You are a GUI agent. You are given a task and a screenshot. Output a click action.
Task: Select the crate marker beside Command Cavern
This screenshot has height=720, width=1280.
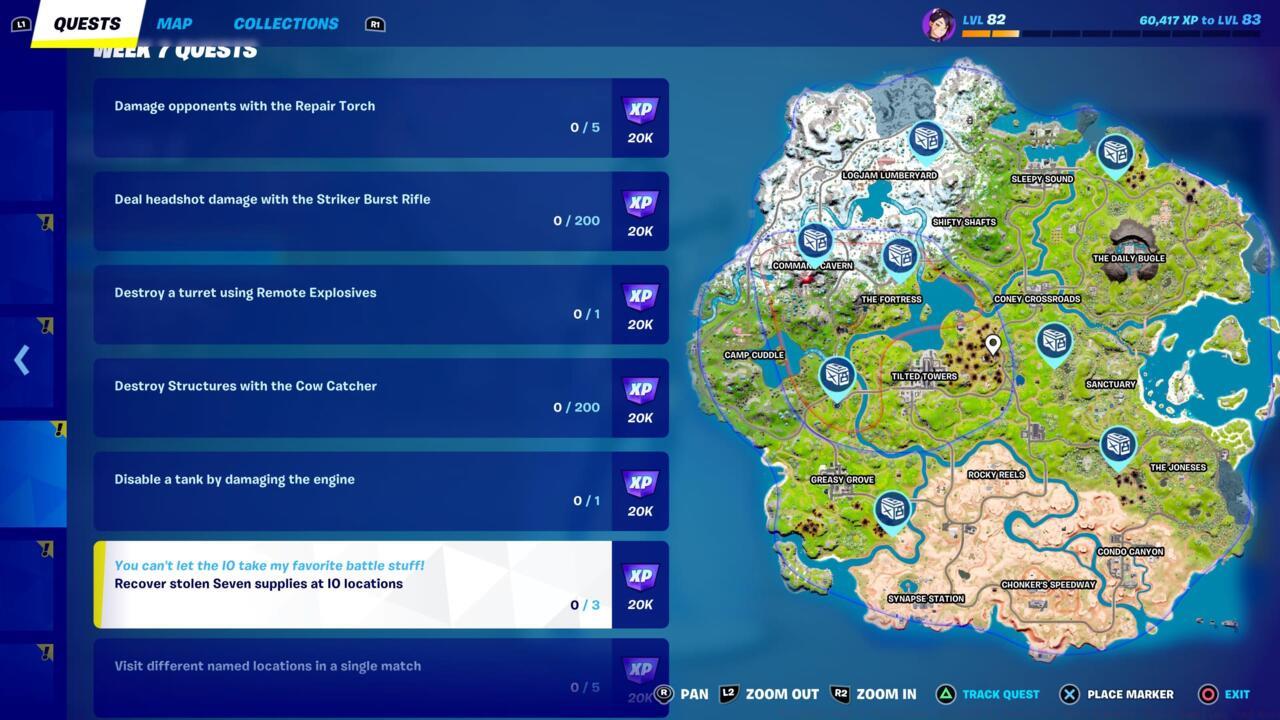point(816,242)
